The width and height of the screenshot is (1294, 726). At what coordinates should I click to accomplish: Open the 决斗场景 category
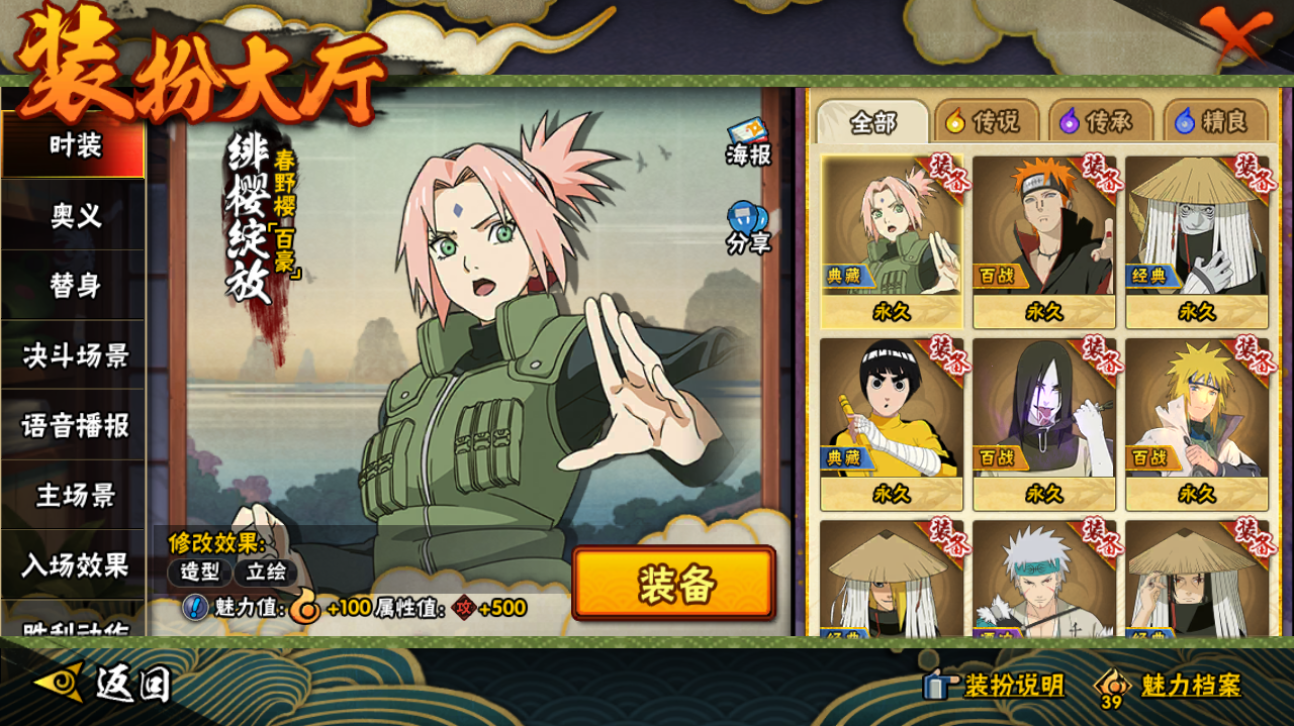75,355
